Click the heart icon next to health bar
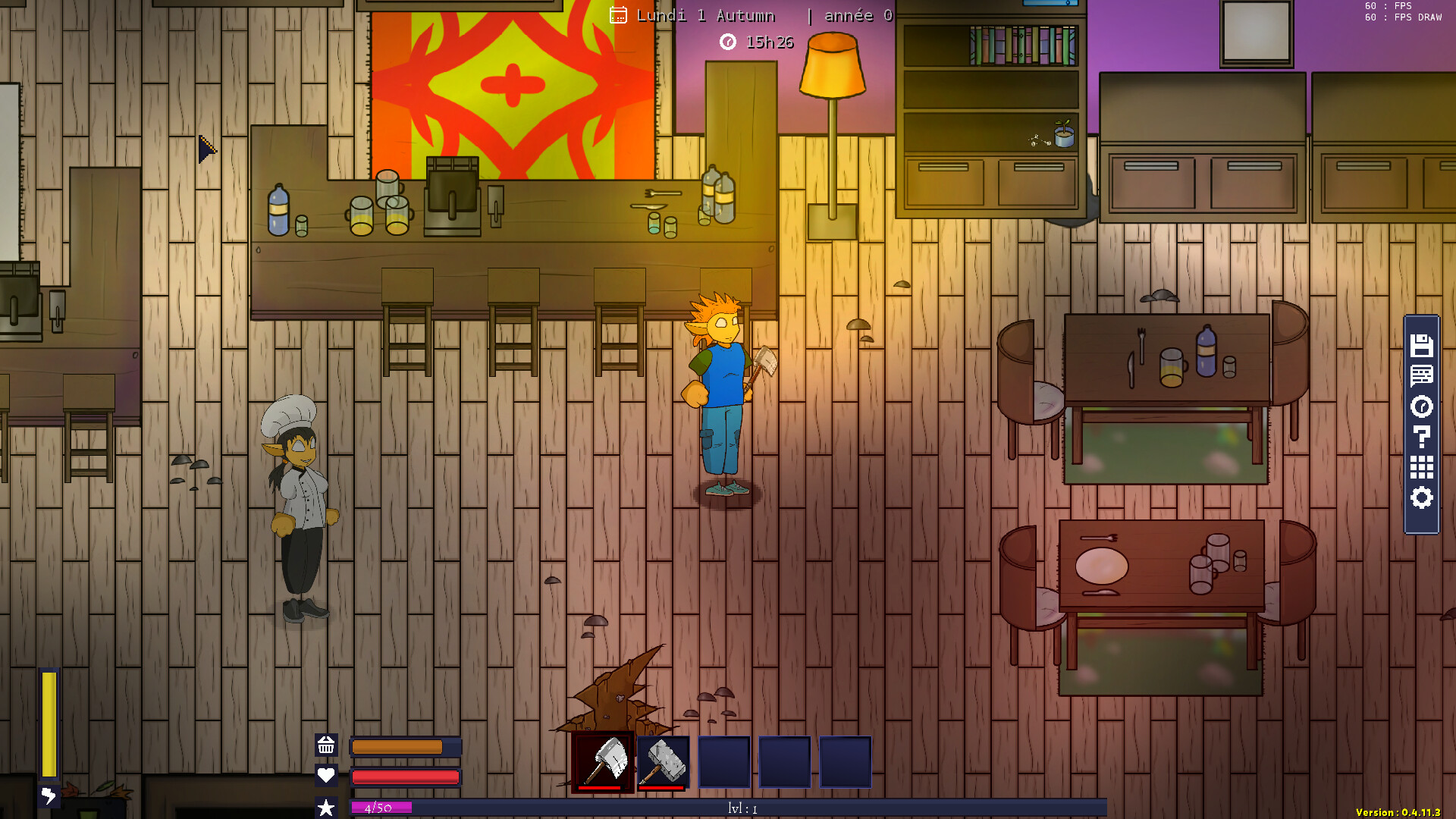 point(328,776)
